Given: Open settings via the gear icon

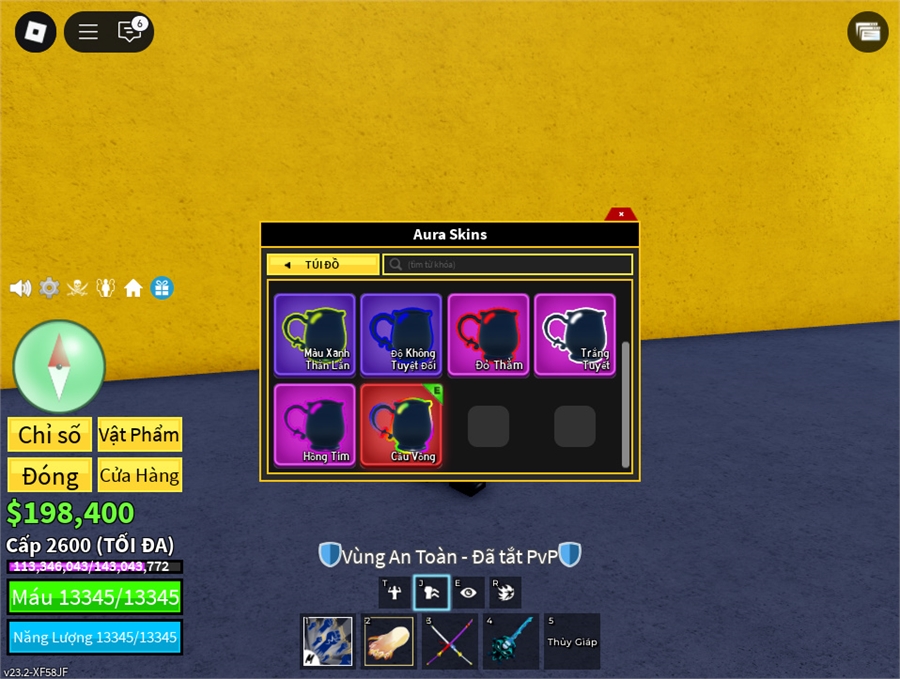Looking at the screenshot, I should [49, 288].
